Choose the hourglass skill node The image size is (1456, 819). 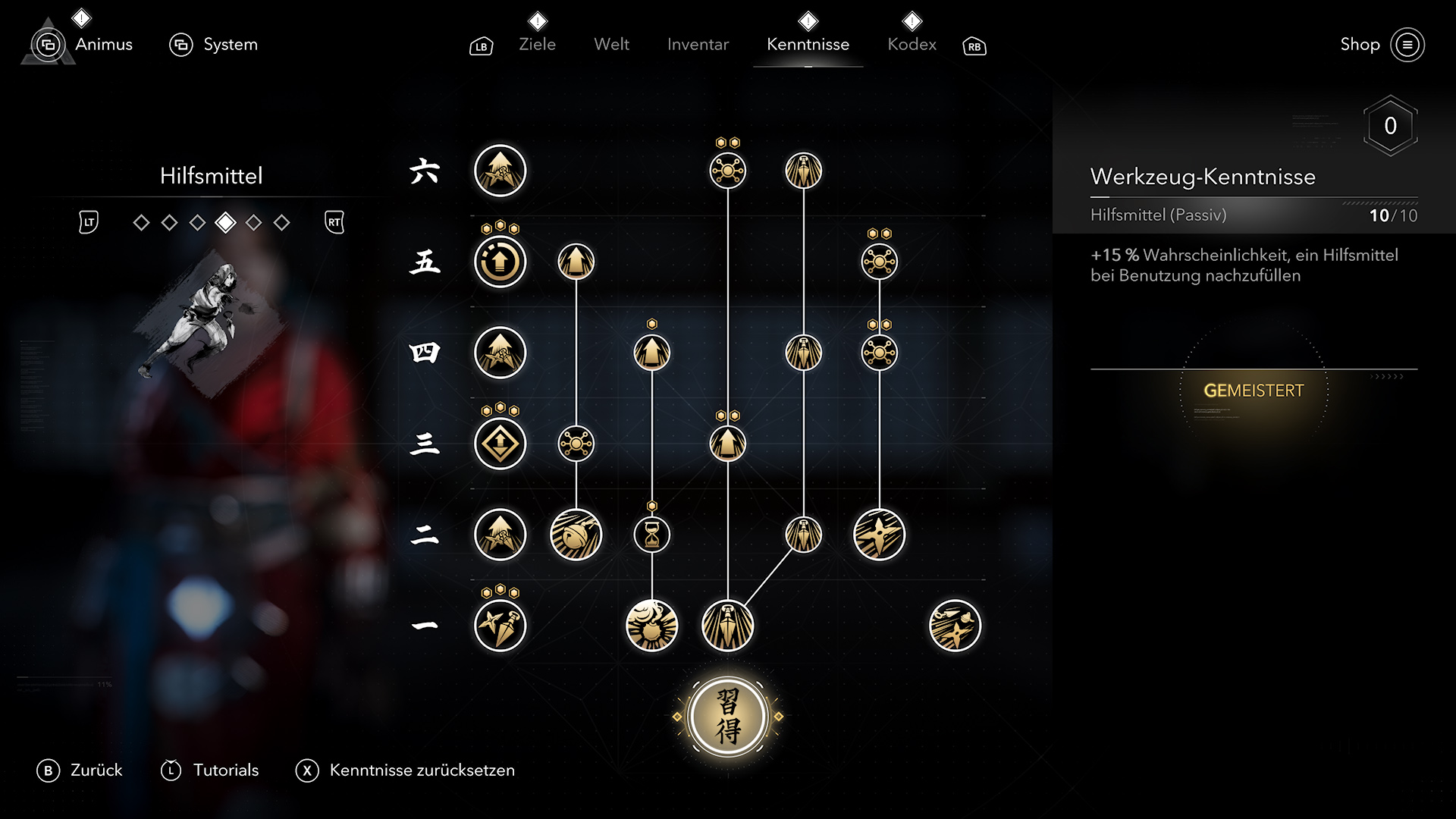(x=651, y=535)
